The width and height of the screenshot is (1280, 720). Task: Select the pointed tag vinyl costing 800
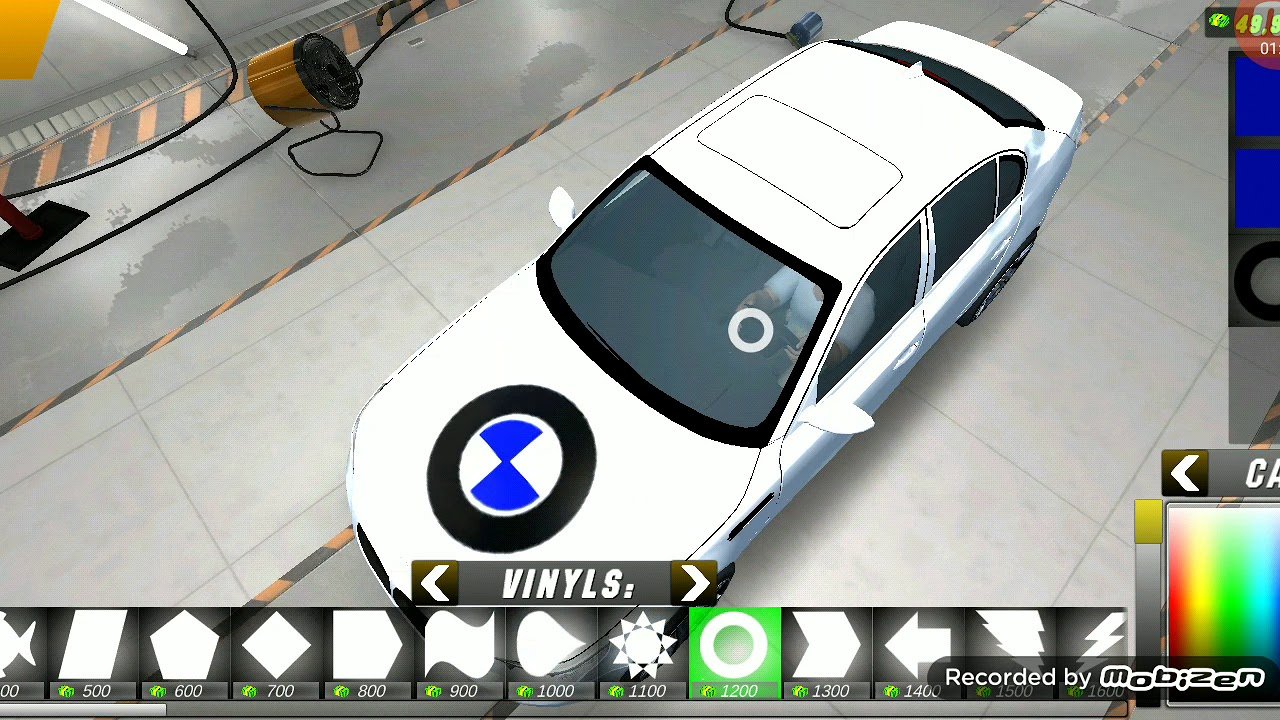pyautogui.click(x=367, y=647)
